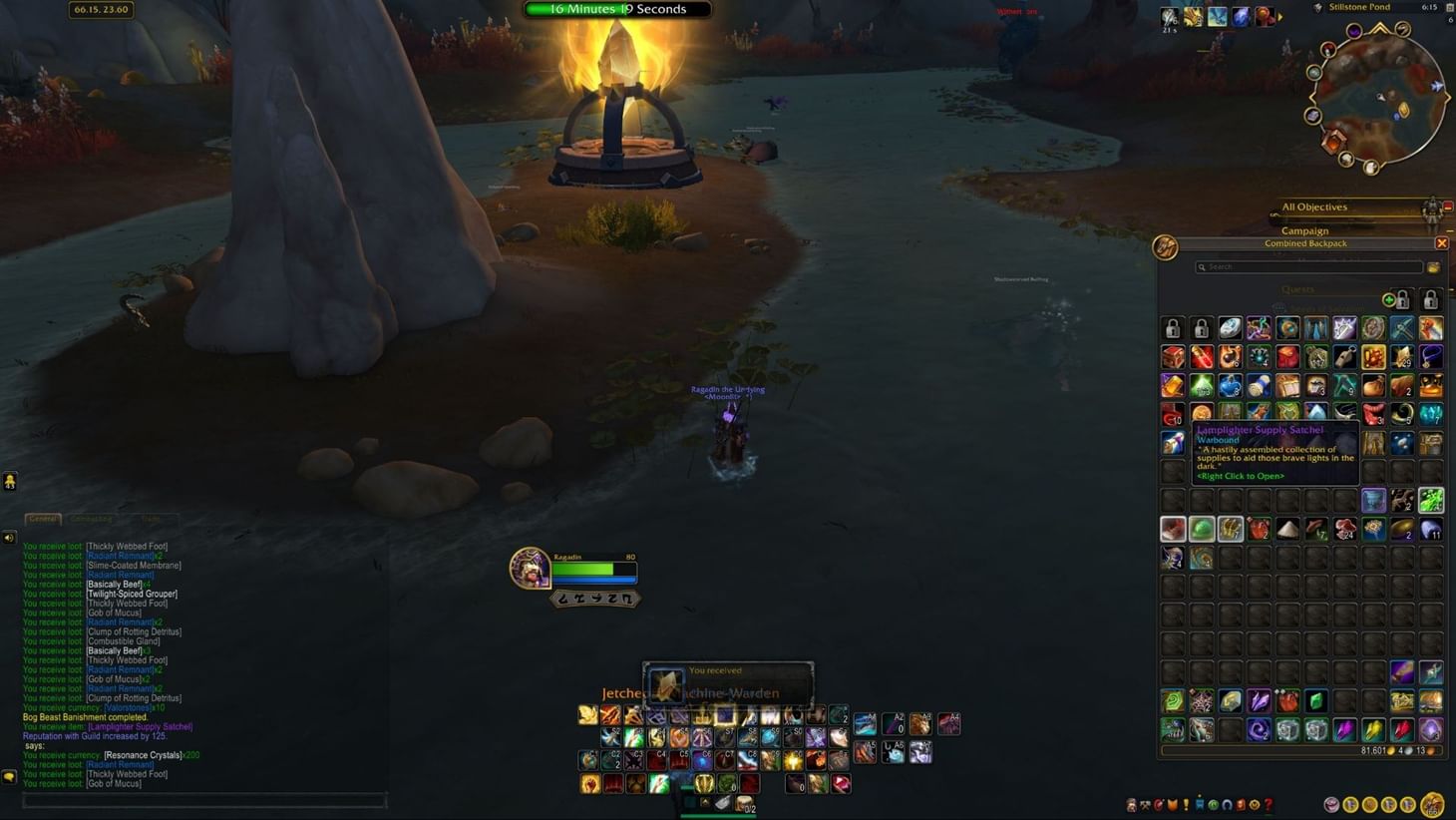Image resolution: width=1456 pixels, height=820 pixels.
Task: Open the Quest Log exclamation icon
Action: click(x=1186, y=804)
